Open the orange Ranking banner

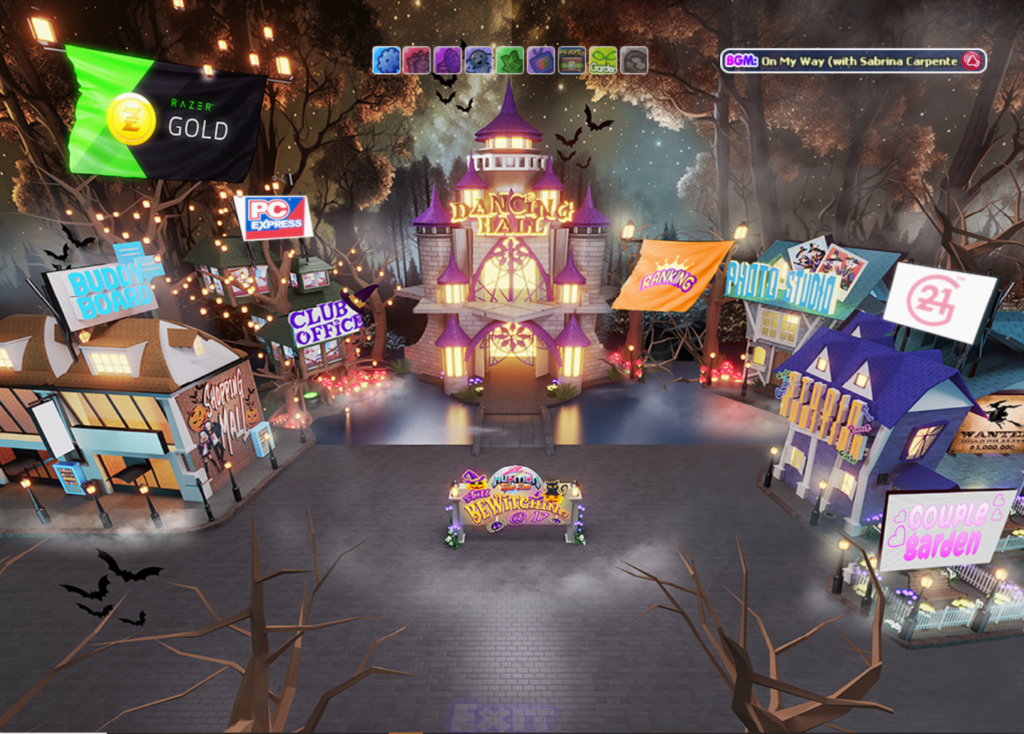click(670, 274)
